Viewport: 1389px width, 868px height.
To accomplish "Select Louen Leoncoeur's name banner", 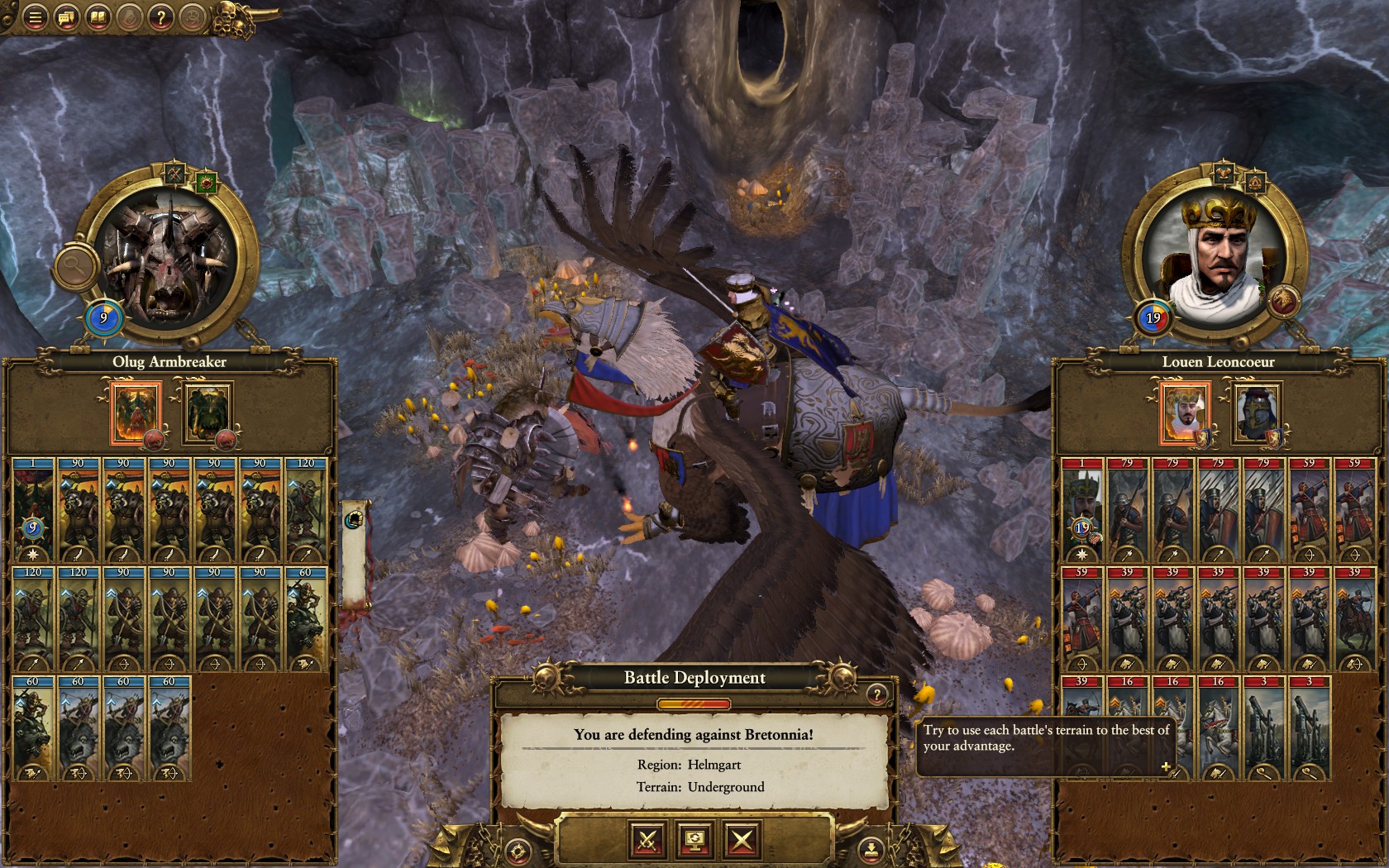I will click(1220, 362).
